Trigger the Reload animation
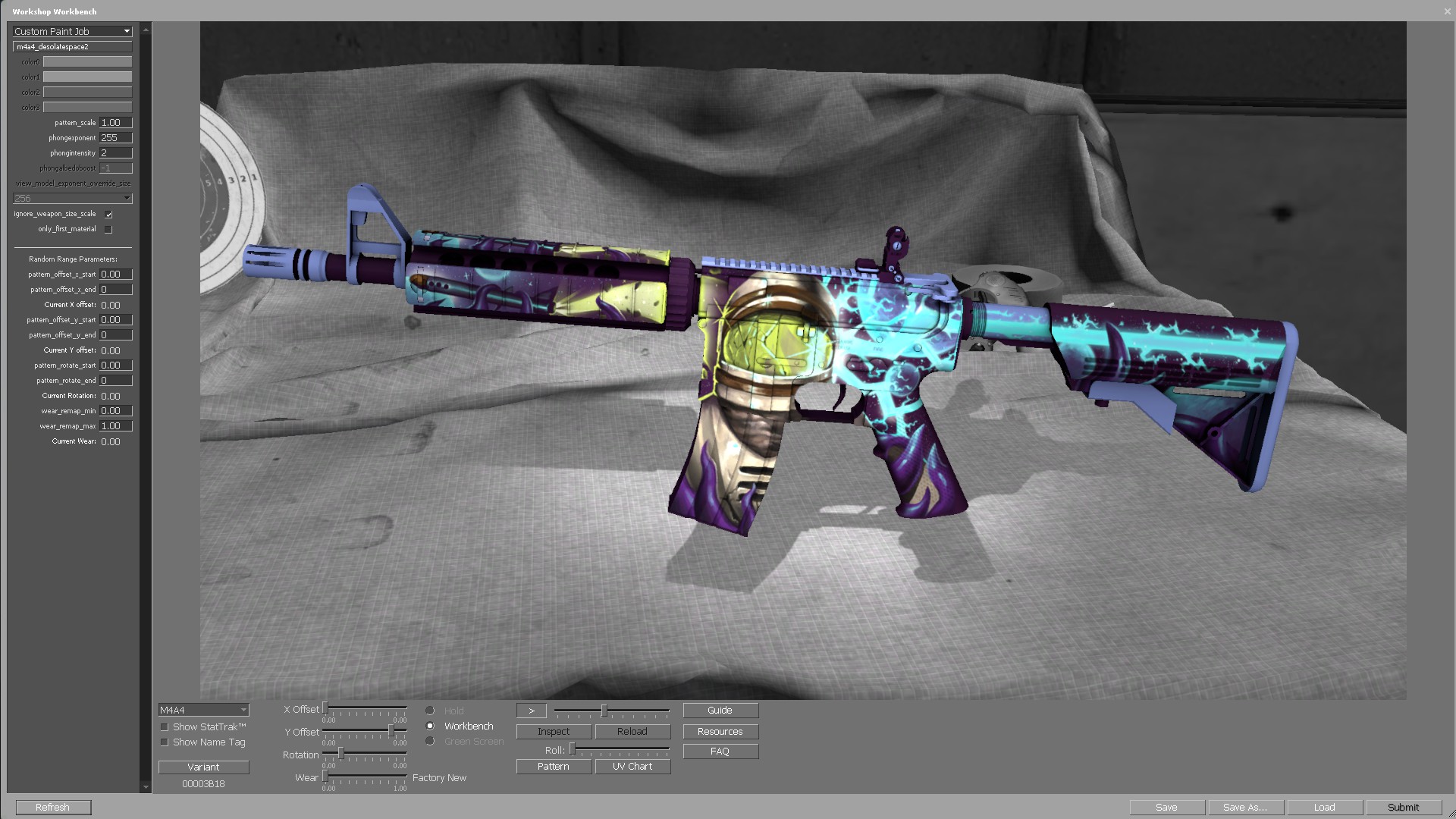This screenshot has height=819, width=1456. (632, 732)
